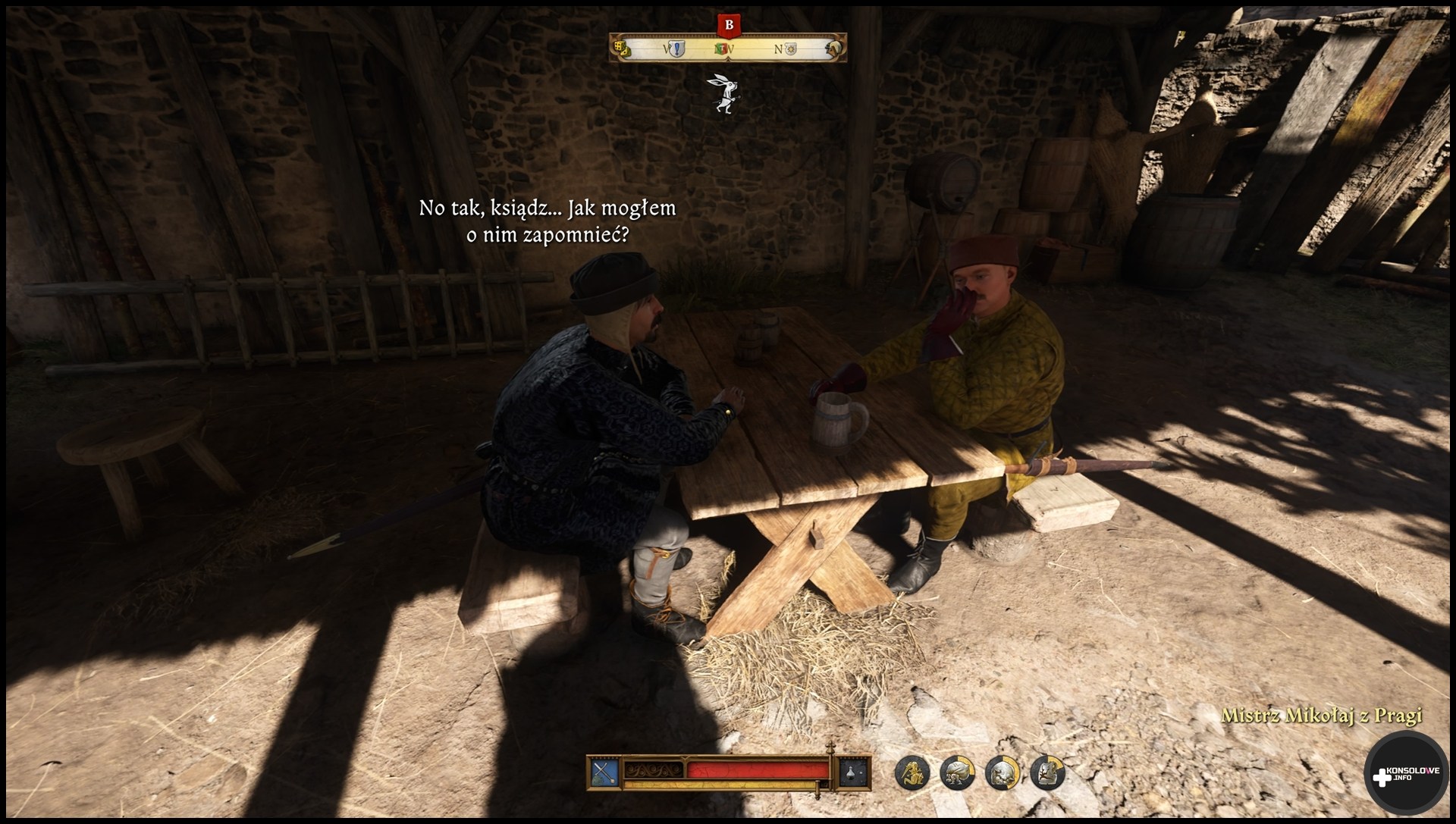
Task: Click the white rabbit stealth indicator
Action: tap(725, 94)
